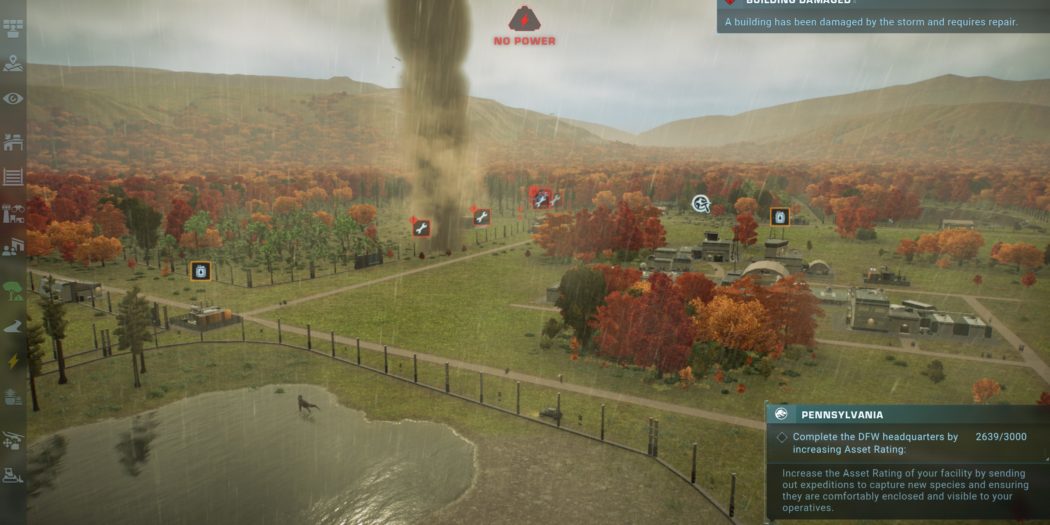This screenshot has width=1050, height=525.
Task: Select the fences enclosure tool
Action: 13,177
